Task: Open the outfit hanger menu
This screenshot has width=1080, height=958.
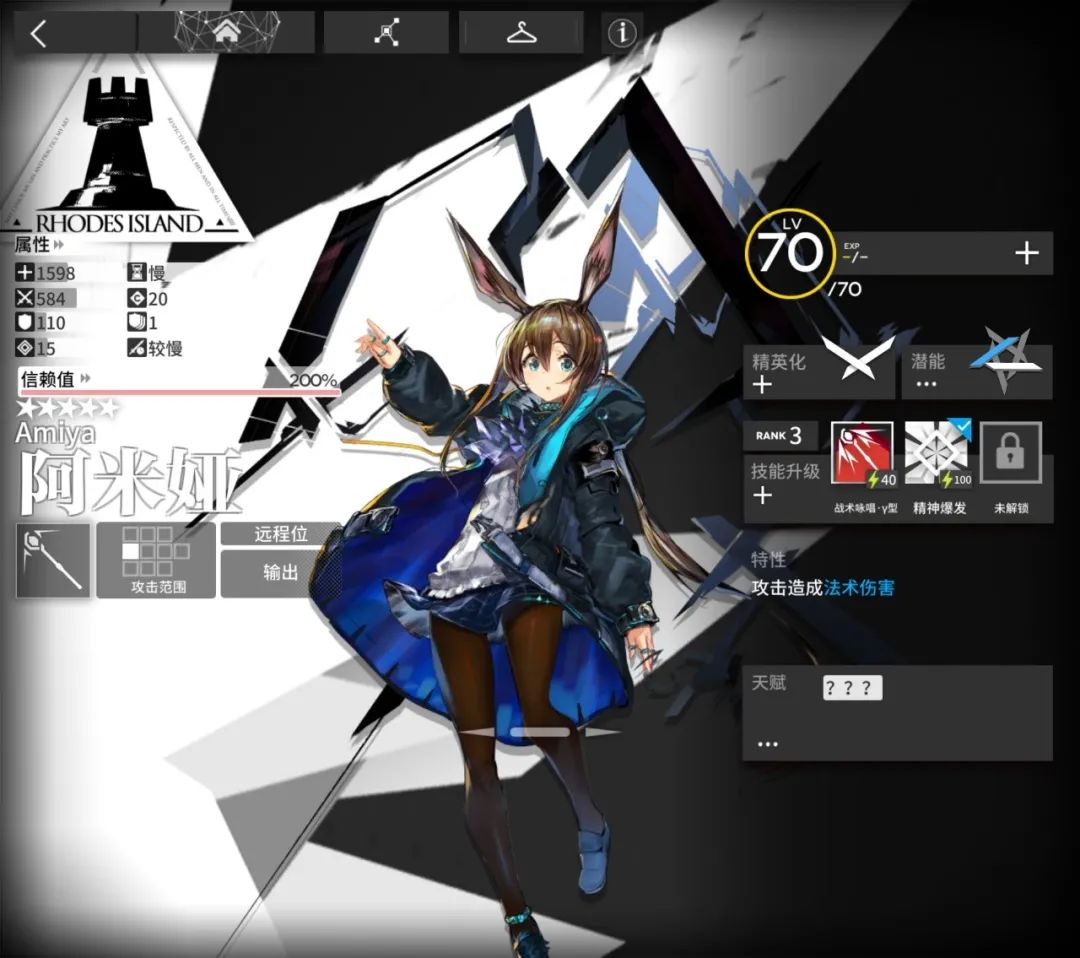Action: (521, 33)
